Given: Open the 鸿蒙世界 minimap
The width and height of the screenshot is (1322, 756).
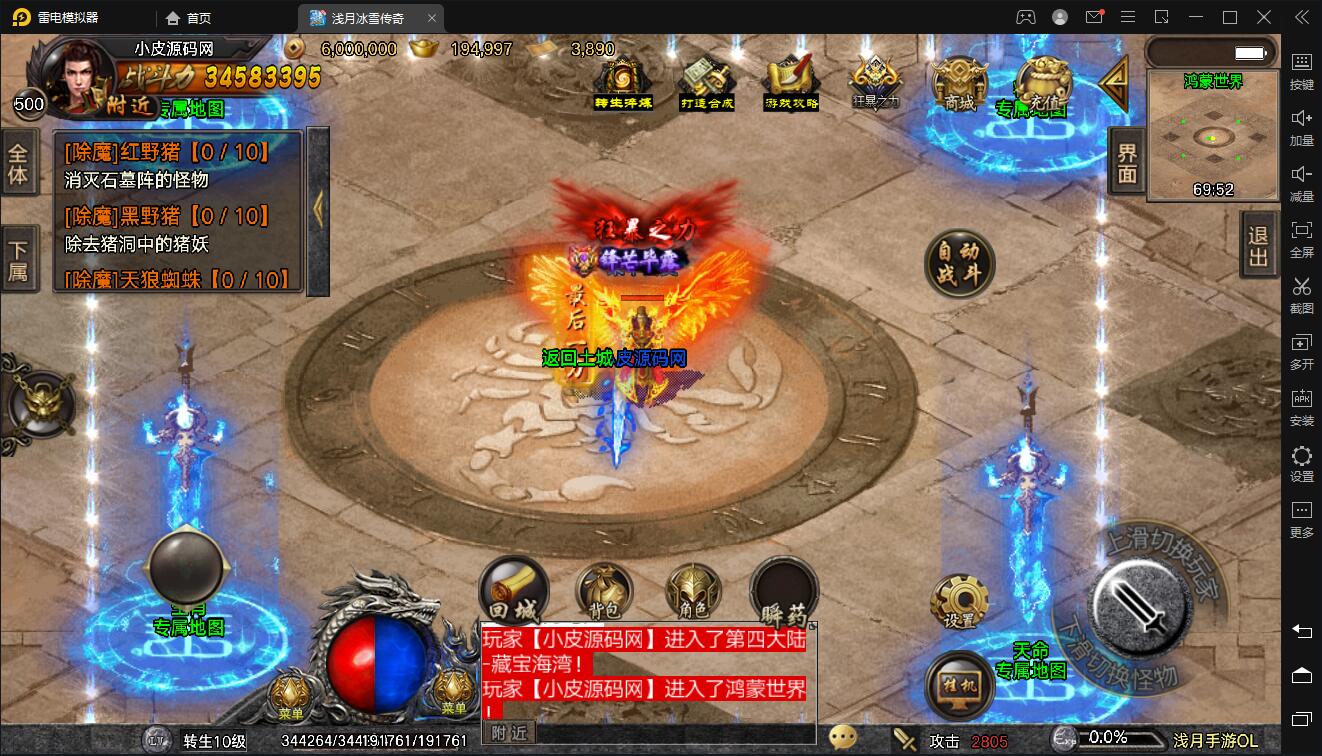Looking at the screenshot, I should point(1212,136).
